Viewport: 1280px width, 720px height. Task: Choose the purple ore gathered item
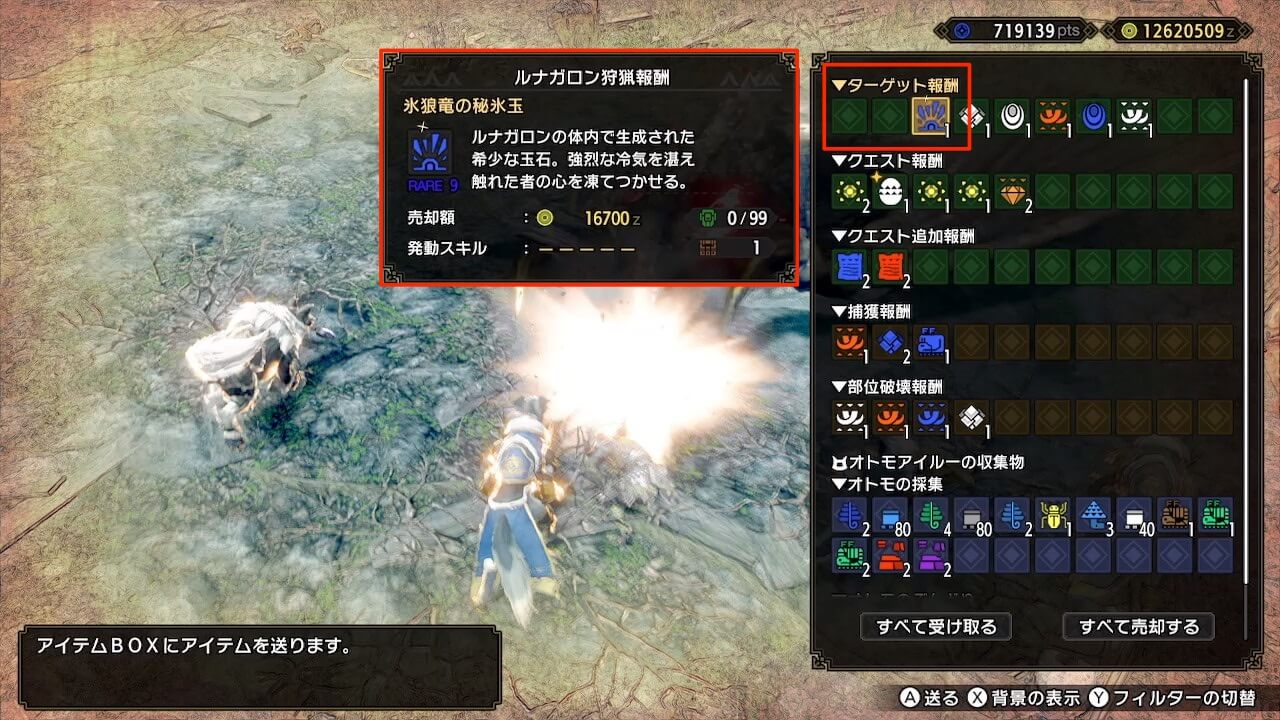tap(931, 554)
